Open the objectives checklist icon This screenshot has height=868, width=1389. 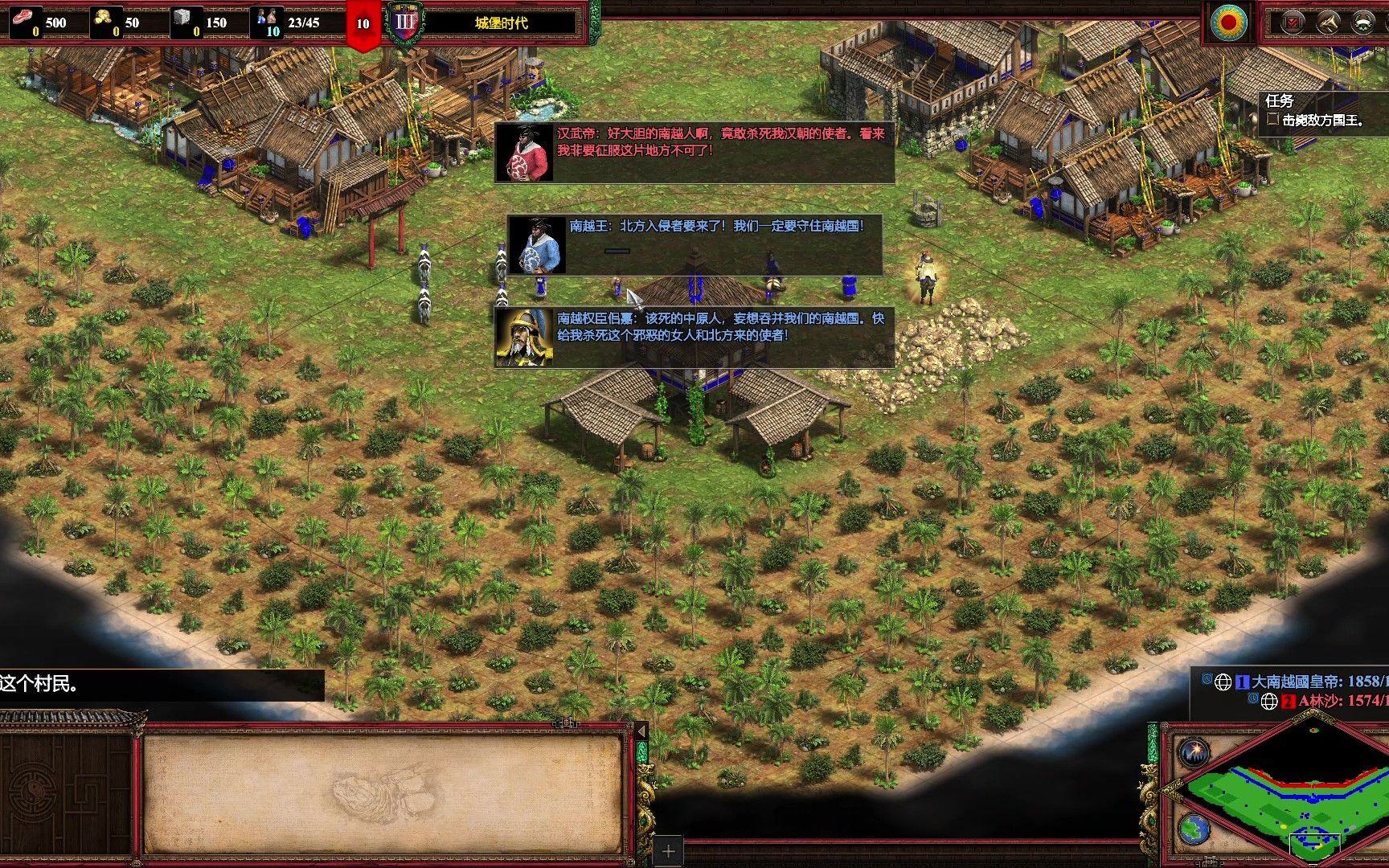pyautogui.click(x=1292, y=23)
